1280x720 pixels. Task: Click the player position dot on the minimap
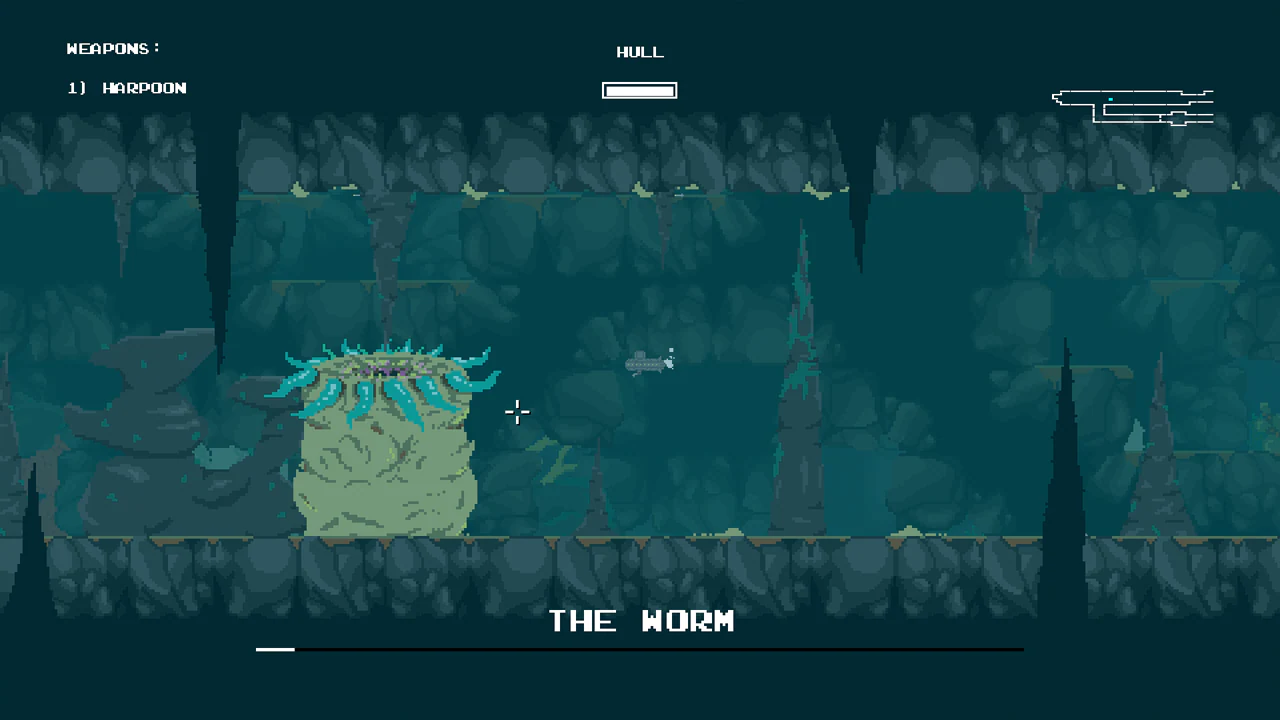click(1110, 99)
